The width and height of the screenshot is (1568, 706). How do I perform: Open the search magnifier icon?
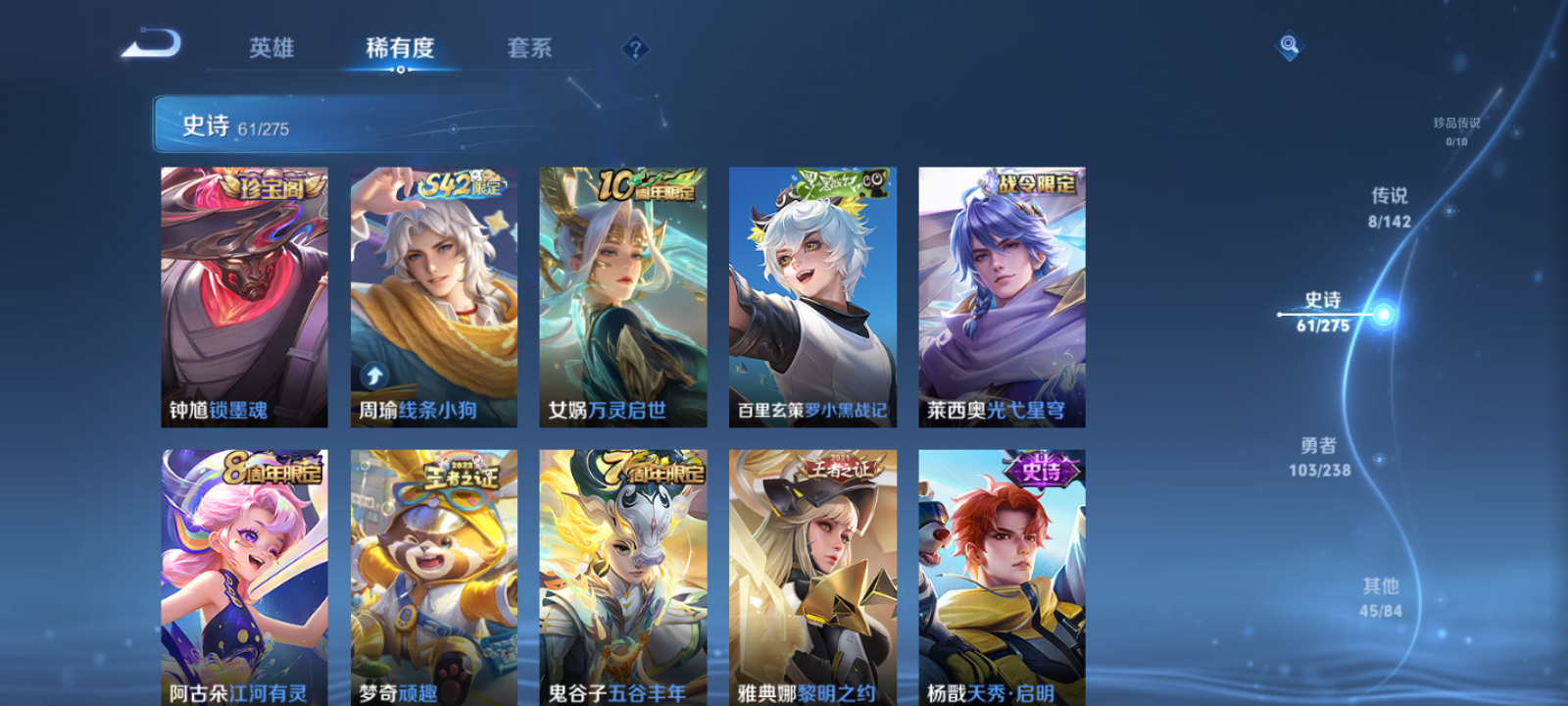click(x=1288, y=43)
